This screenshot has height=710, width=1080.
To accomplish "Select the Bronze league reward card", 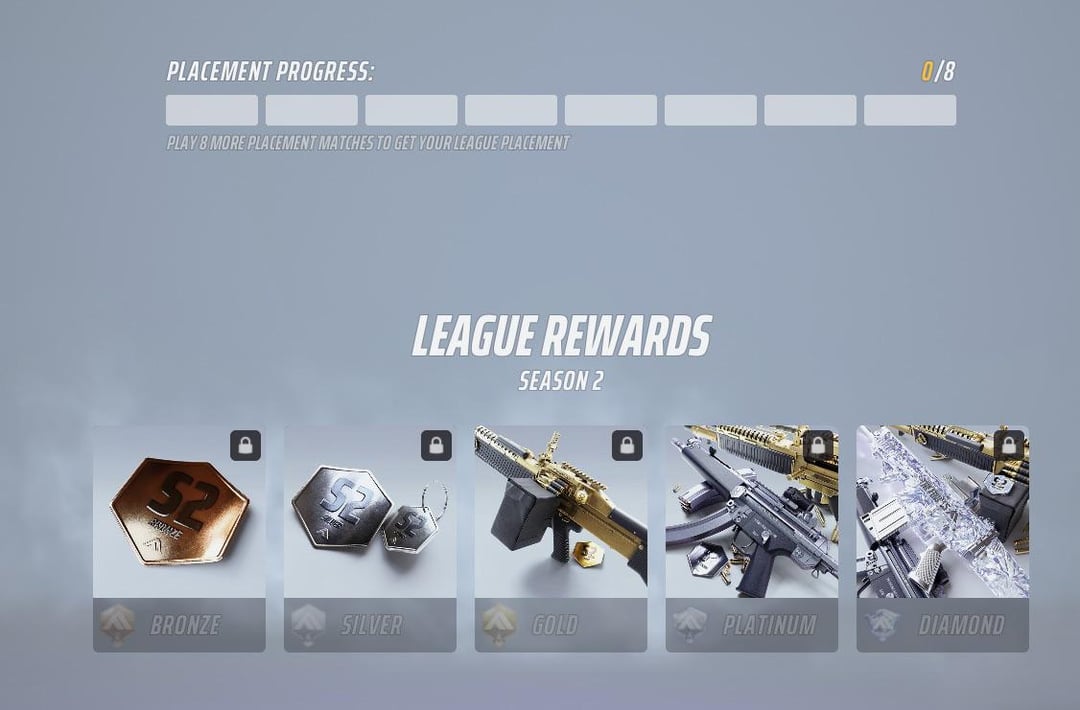I will [x=179, y=538].
